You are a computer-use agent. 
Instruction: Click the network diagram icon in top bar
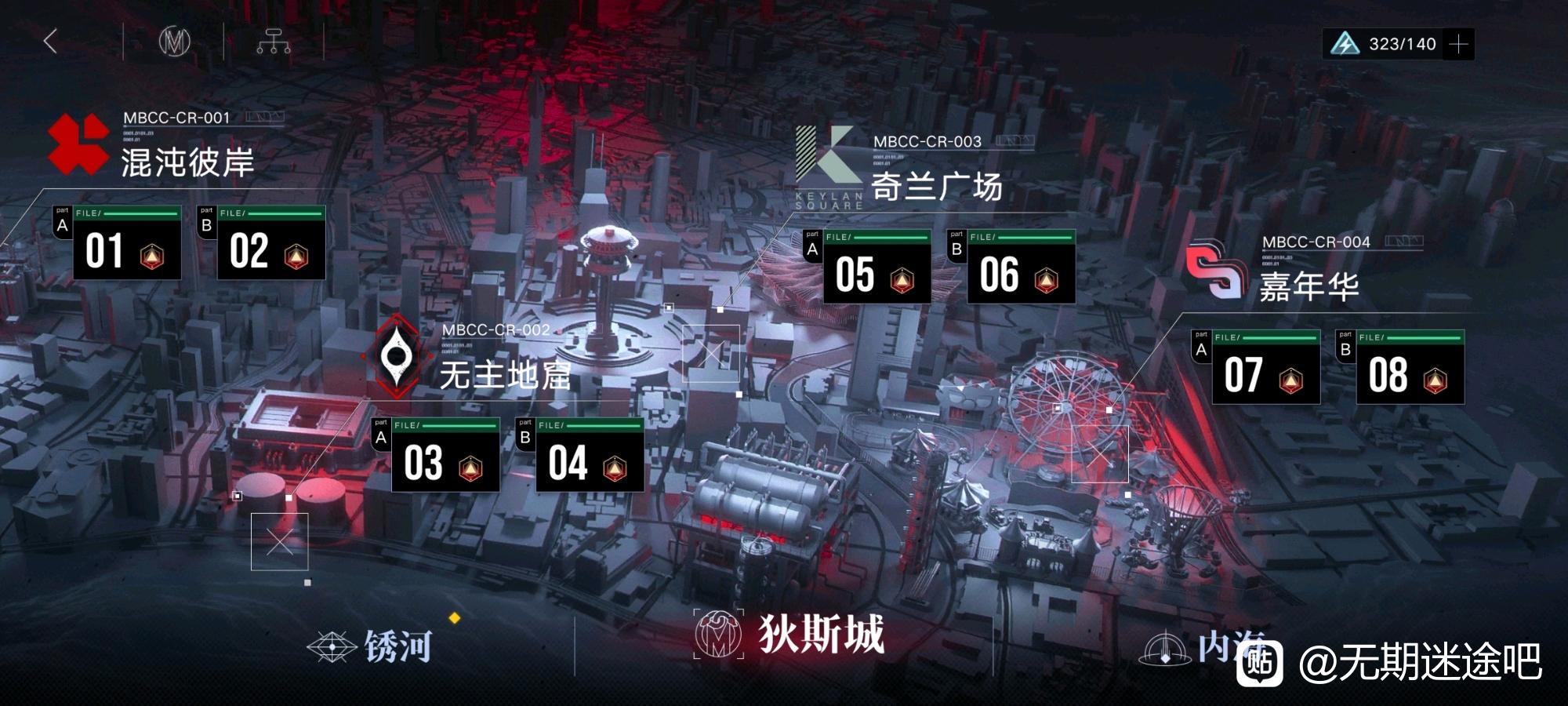pyautogui.click(x=275, y=41)
